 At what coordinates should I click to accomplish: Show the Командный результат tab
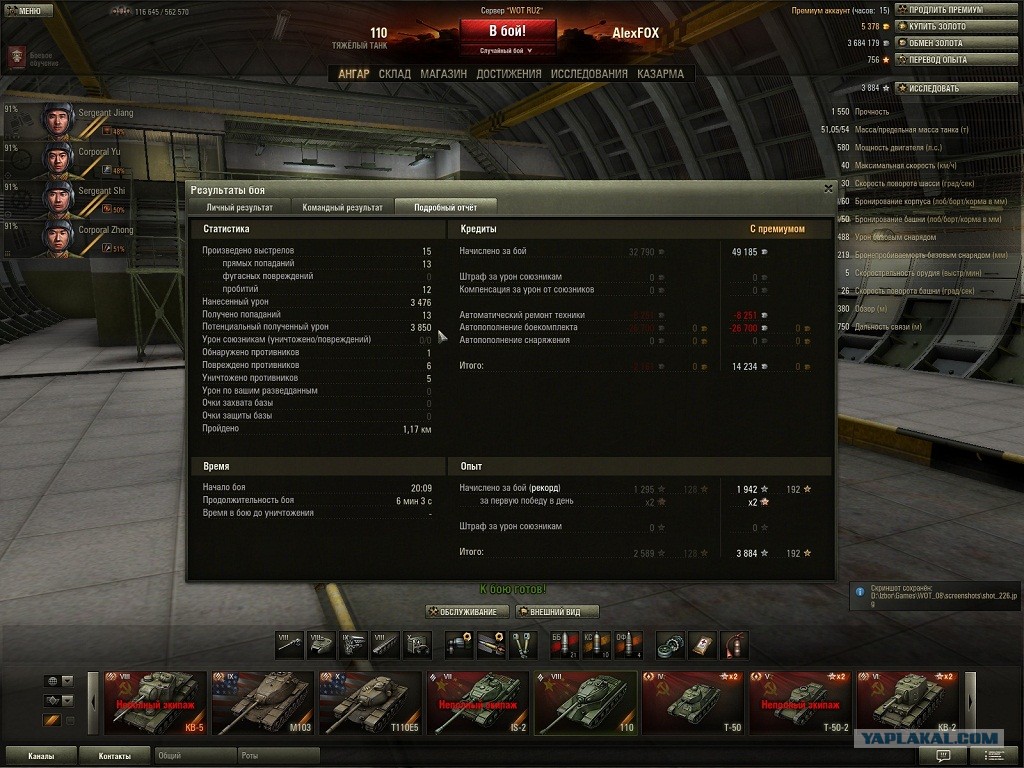click(343, 208)
